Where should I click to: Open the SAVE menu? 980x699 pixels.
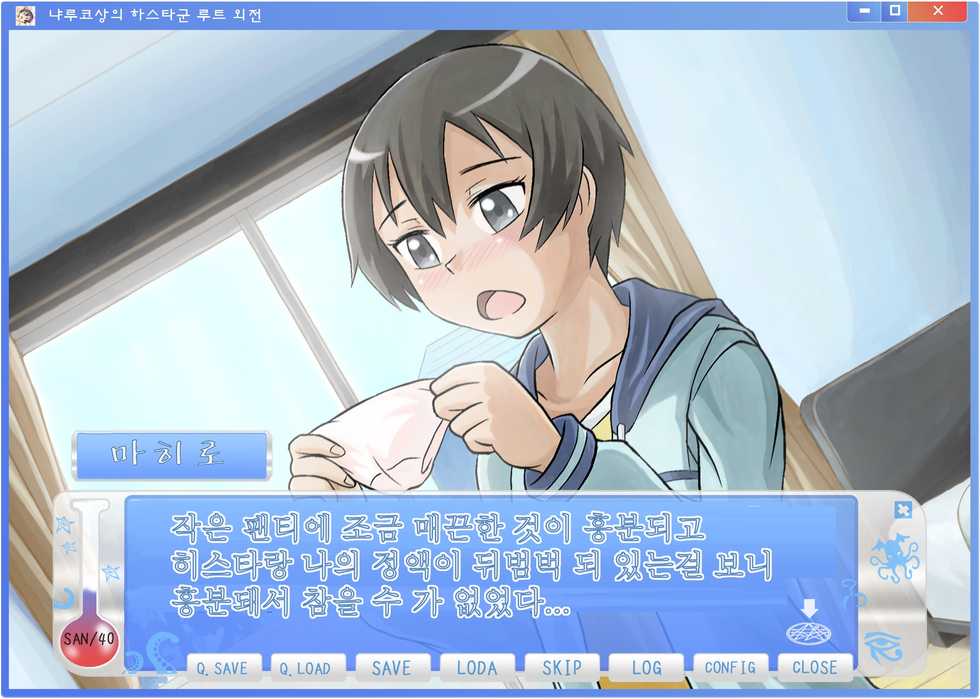[x=391, y=668]
